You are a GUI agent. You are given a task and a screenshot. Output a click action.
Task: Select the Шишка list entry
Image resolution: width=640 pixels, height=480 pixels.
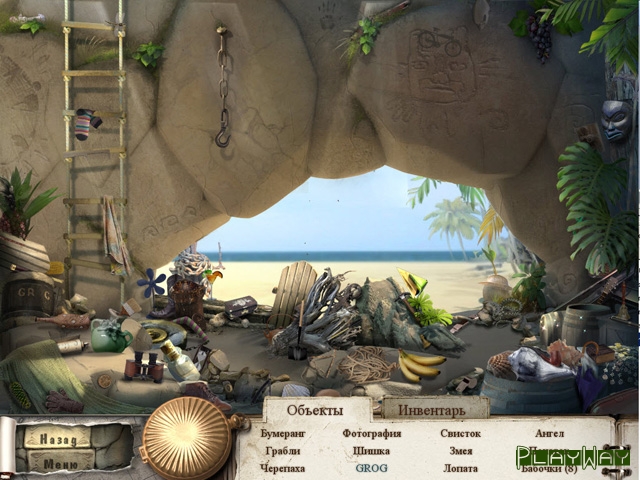pos(371,451)
